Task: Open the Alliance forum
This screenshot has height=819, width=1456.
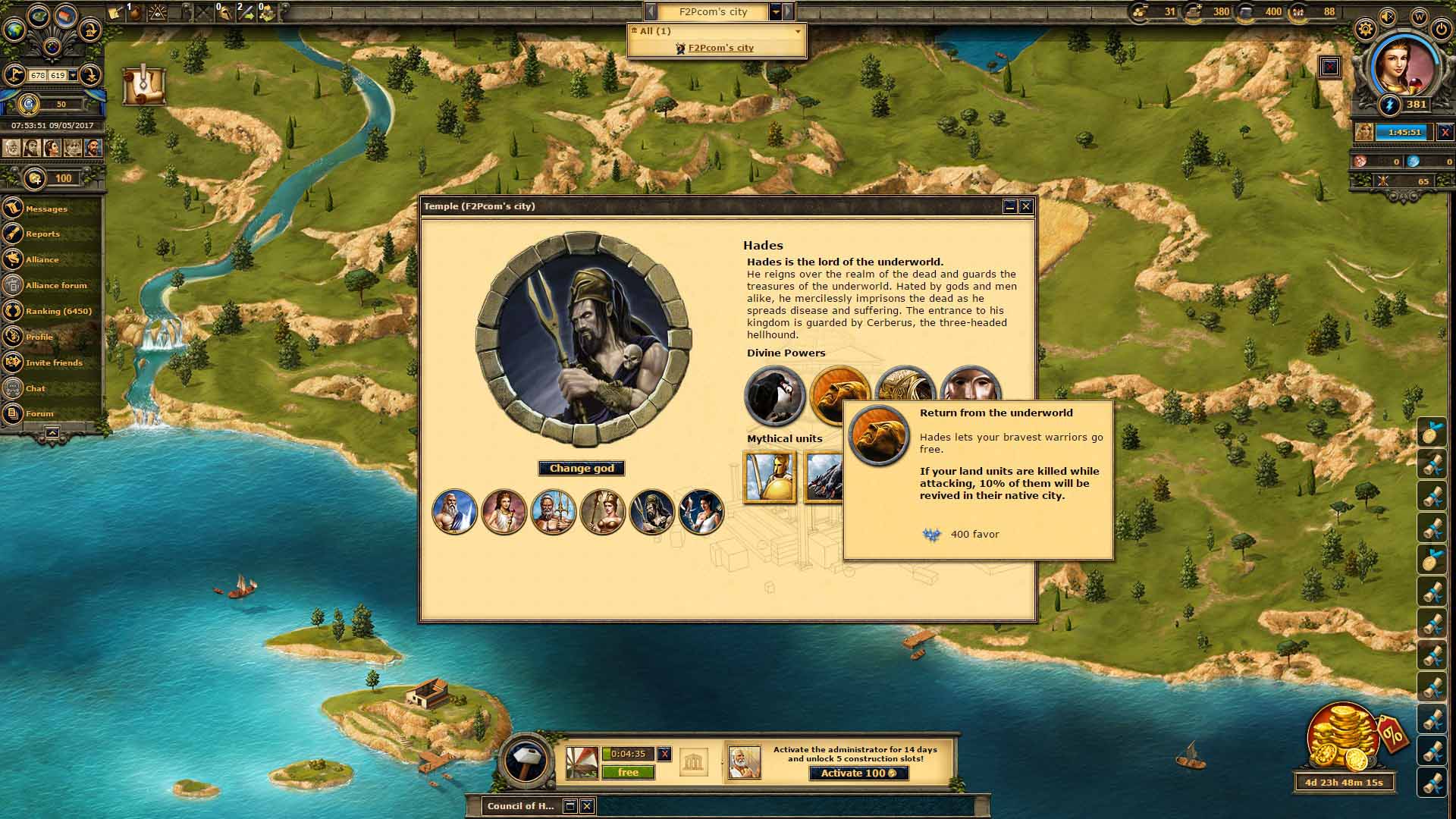Action: 56,285
